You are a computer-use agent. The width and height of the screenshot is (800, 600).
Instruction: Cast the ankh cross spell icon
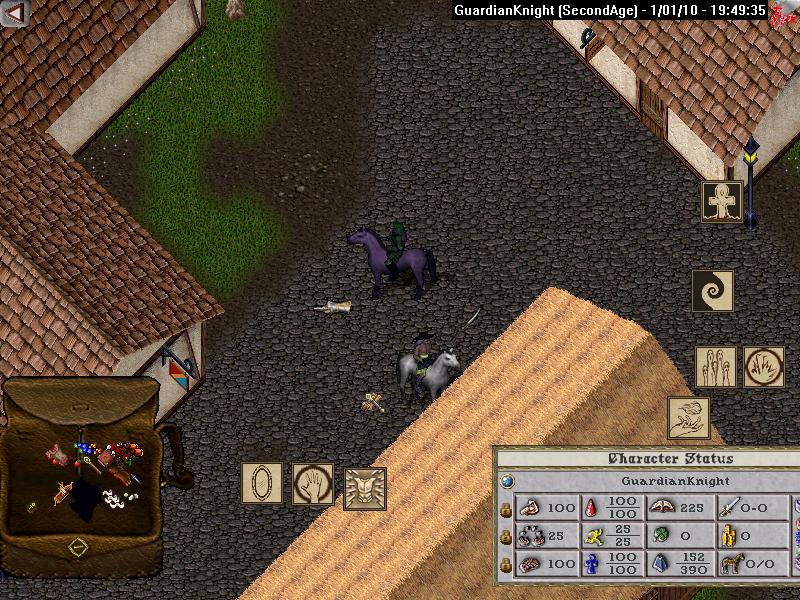[x=721, y=201]
